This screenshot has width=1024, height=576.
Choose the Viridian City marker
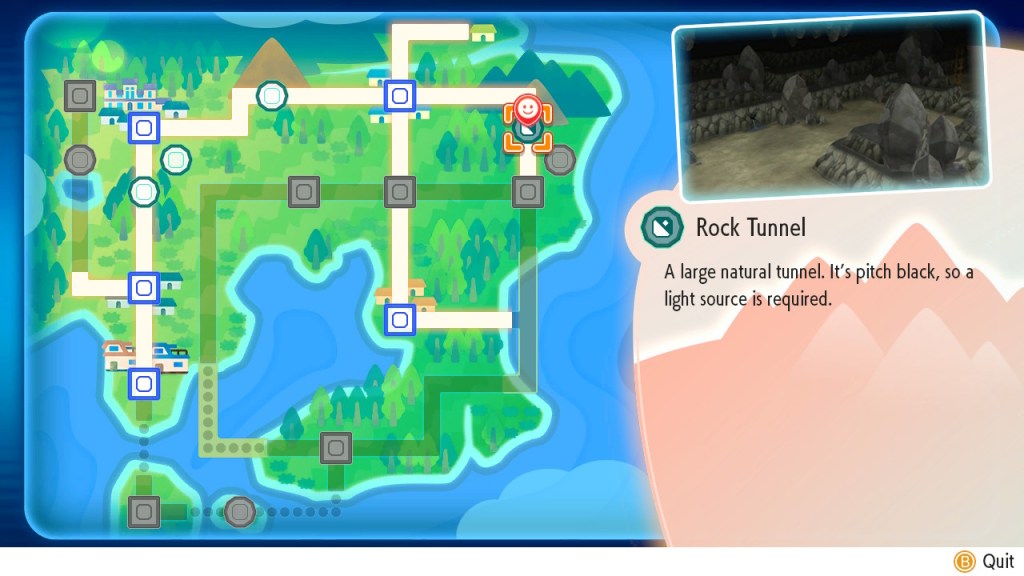click(x=144, y=288)
